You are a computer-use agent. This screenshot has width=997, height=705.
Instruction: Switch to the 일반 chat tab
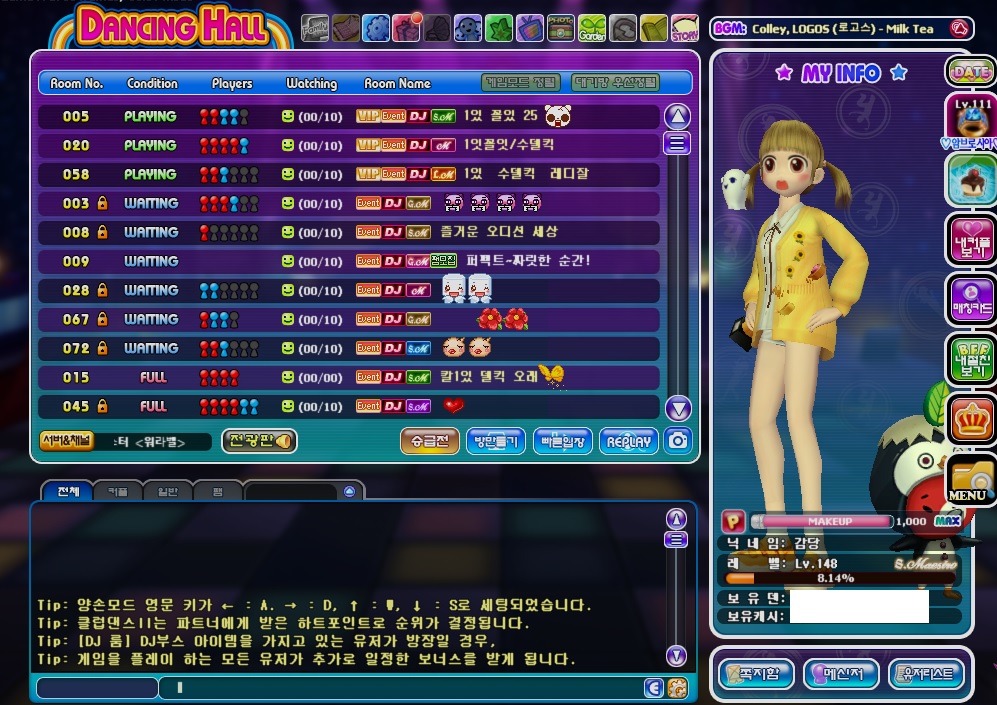pos(168,492)
